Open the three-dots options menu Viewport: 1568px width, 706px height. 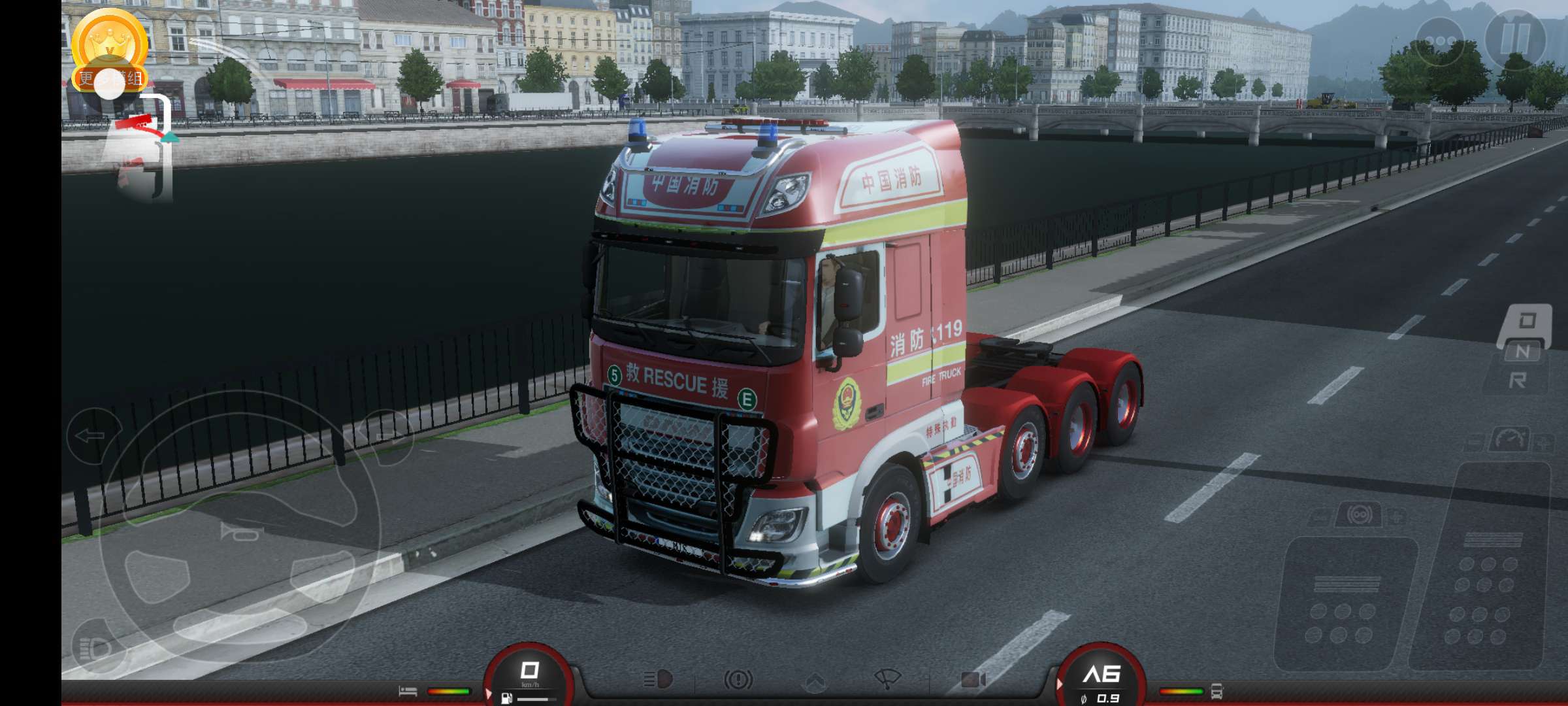[x=1439, y=41]
